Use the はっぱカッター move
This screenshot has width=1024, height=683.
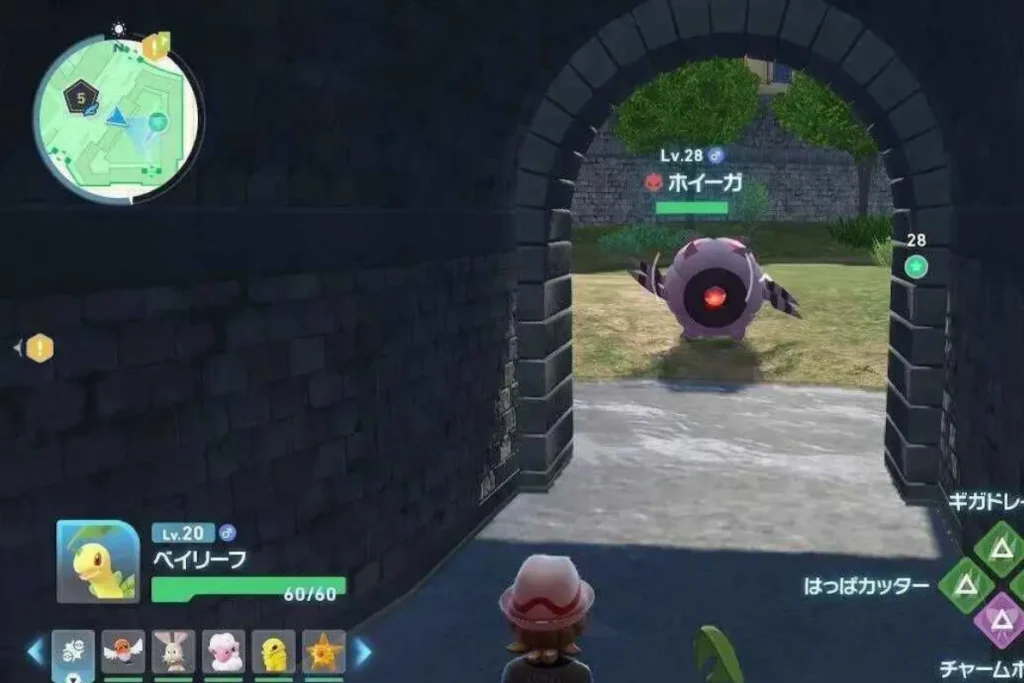pos(965,585)
